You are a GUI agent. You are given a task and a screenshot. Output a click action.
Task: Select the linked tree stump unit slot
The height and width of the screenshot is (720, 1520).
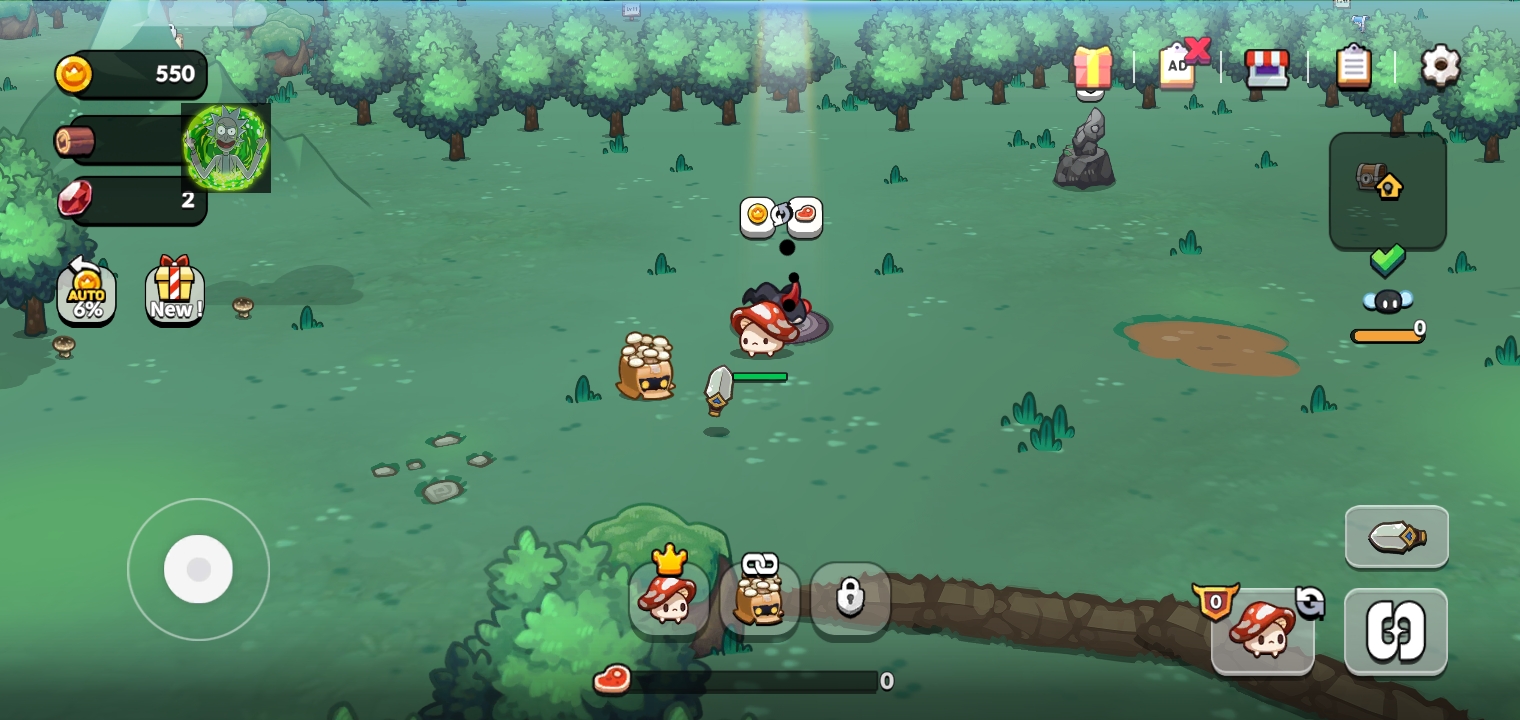[759, 599]
